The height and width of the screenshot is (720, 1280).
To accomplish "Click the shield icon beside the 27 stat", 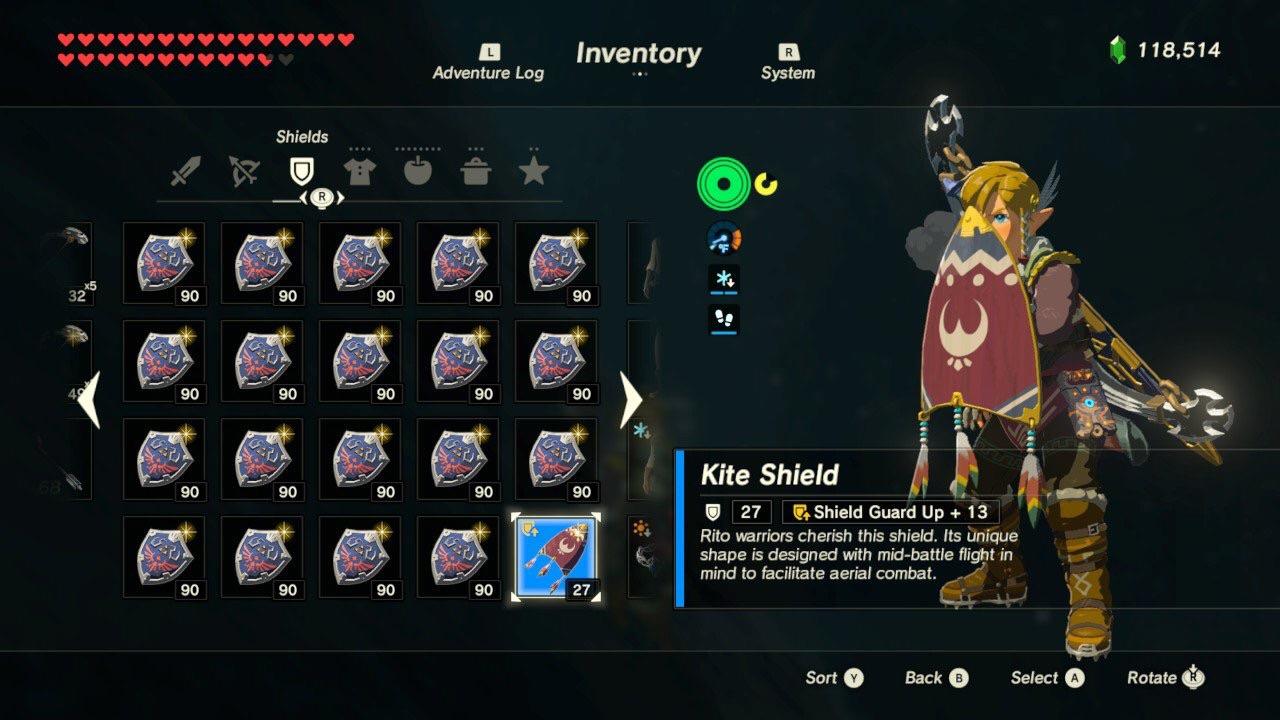I will point(713,512).
